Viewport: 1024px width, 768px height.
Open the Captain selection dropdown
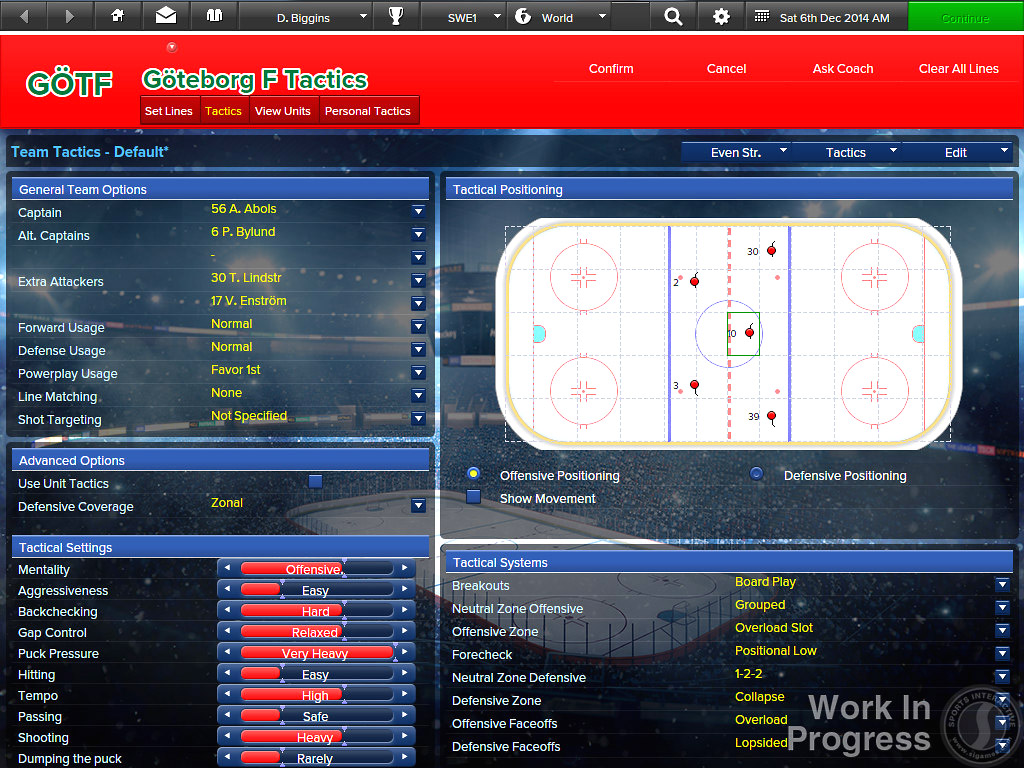(x=418, y=212)
